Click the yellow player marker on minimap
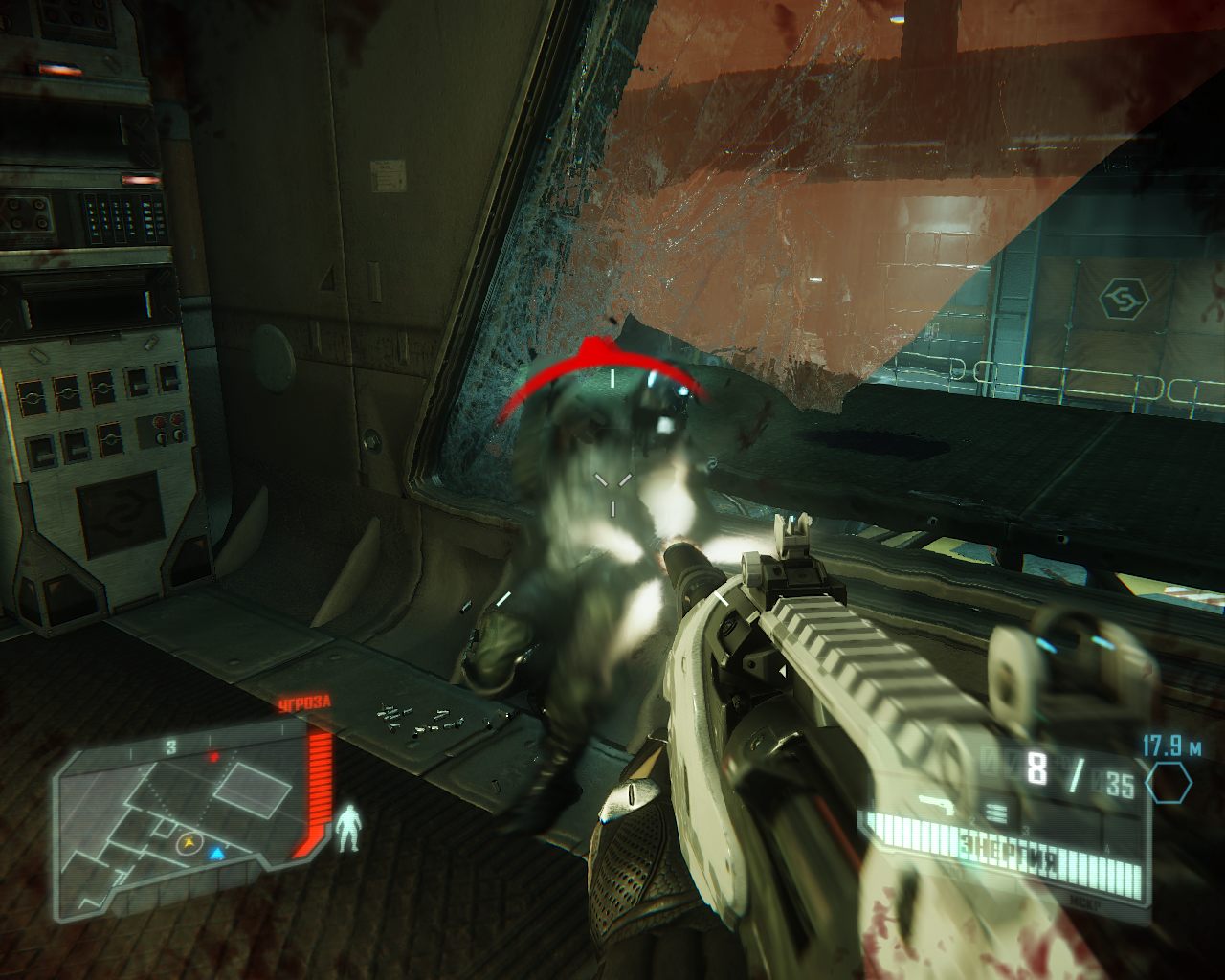The height and width of the screenshot is (980, 1225). 189,843
